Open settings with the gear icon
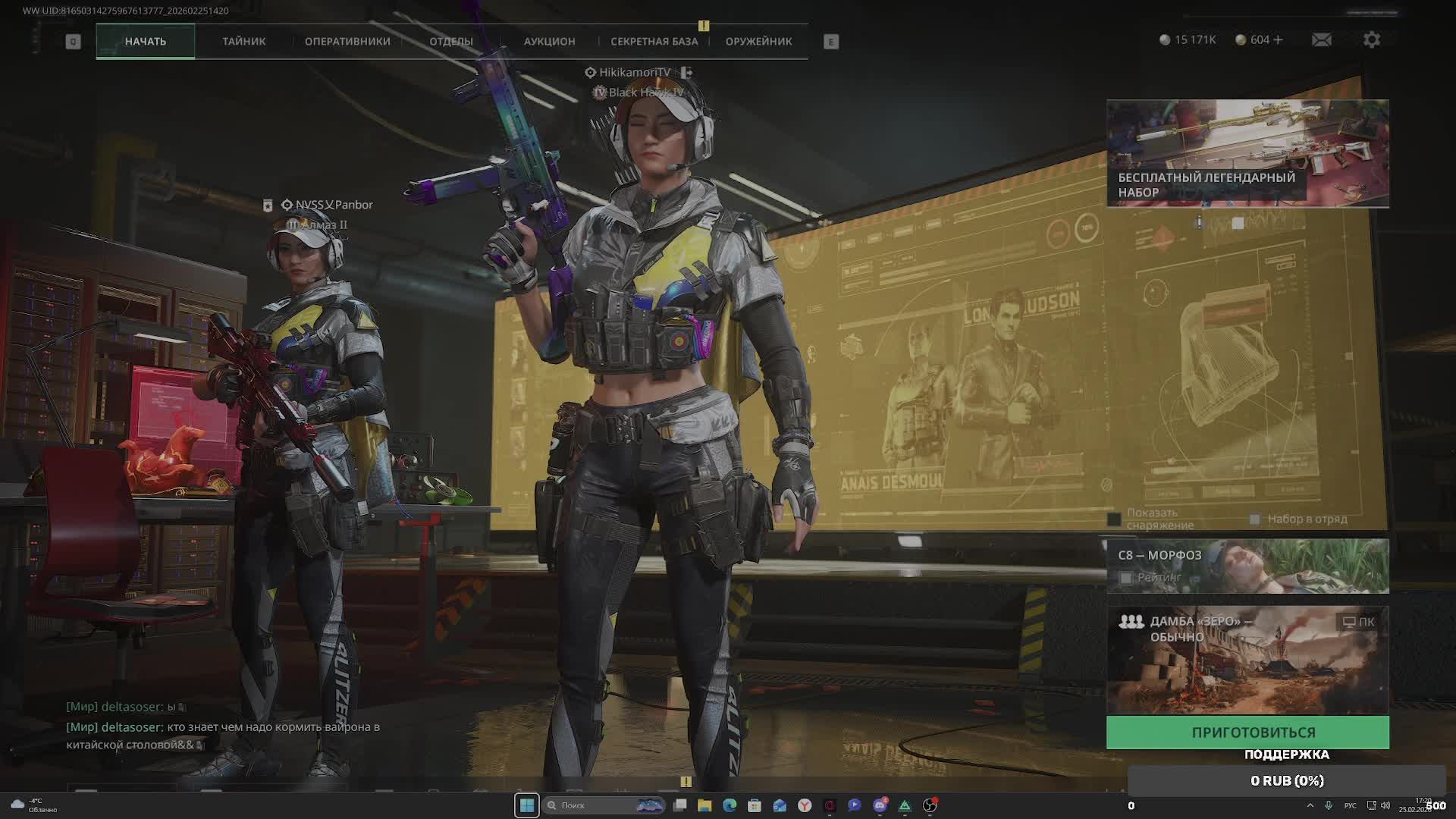The width and height of the screenshot is (1456, 819). [x=1371, y=40]
